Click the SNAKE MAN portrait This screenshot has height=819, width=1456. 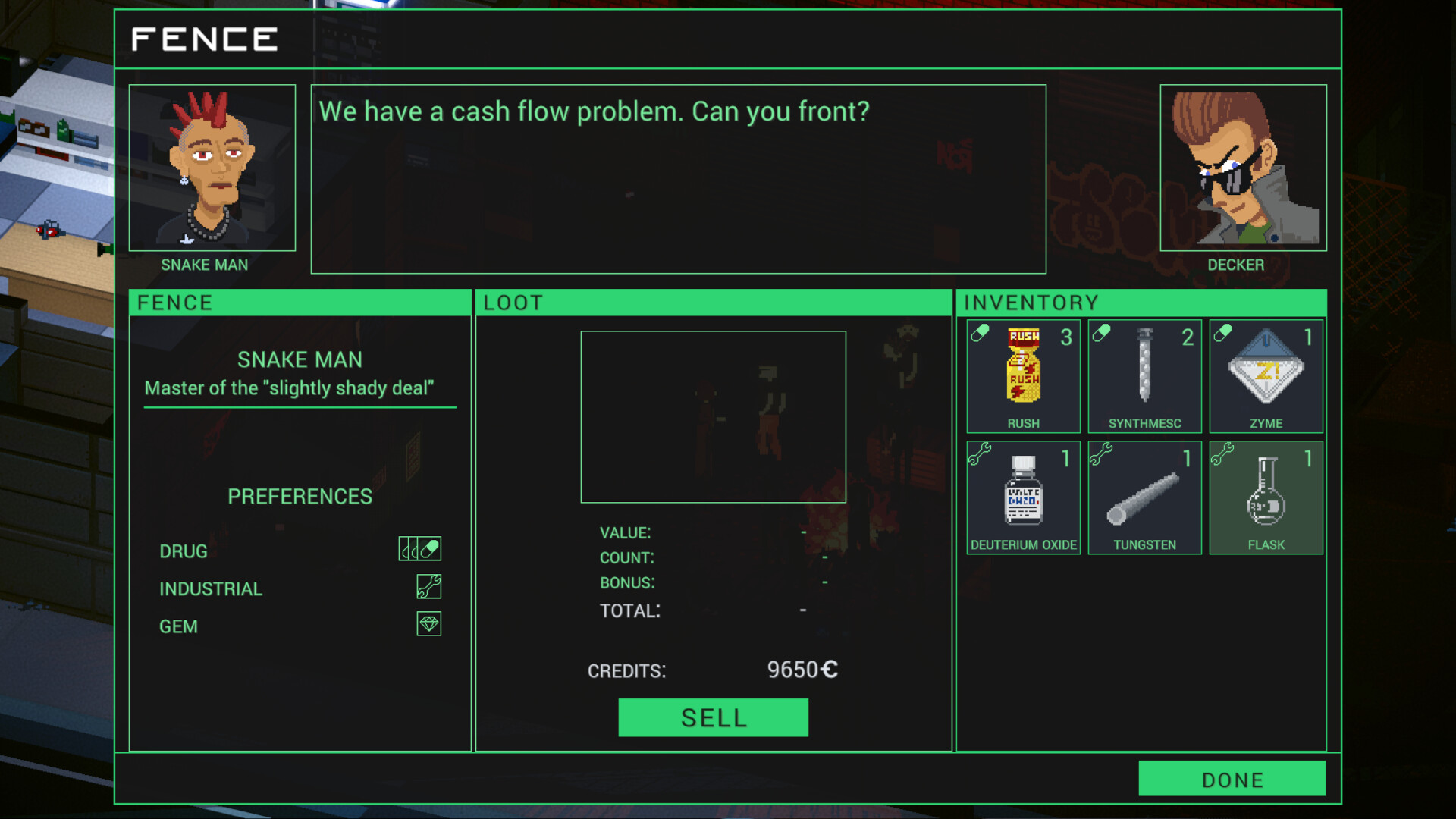[x=212, y=168]
